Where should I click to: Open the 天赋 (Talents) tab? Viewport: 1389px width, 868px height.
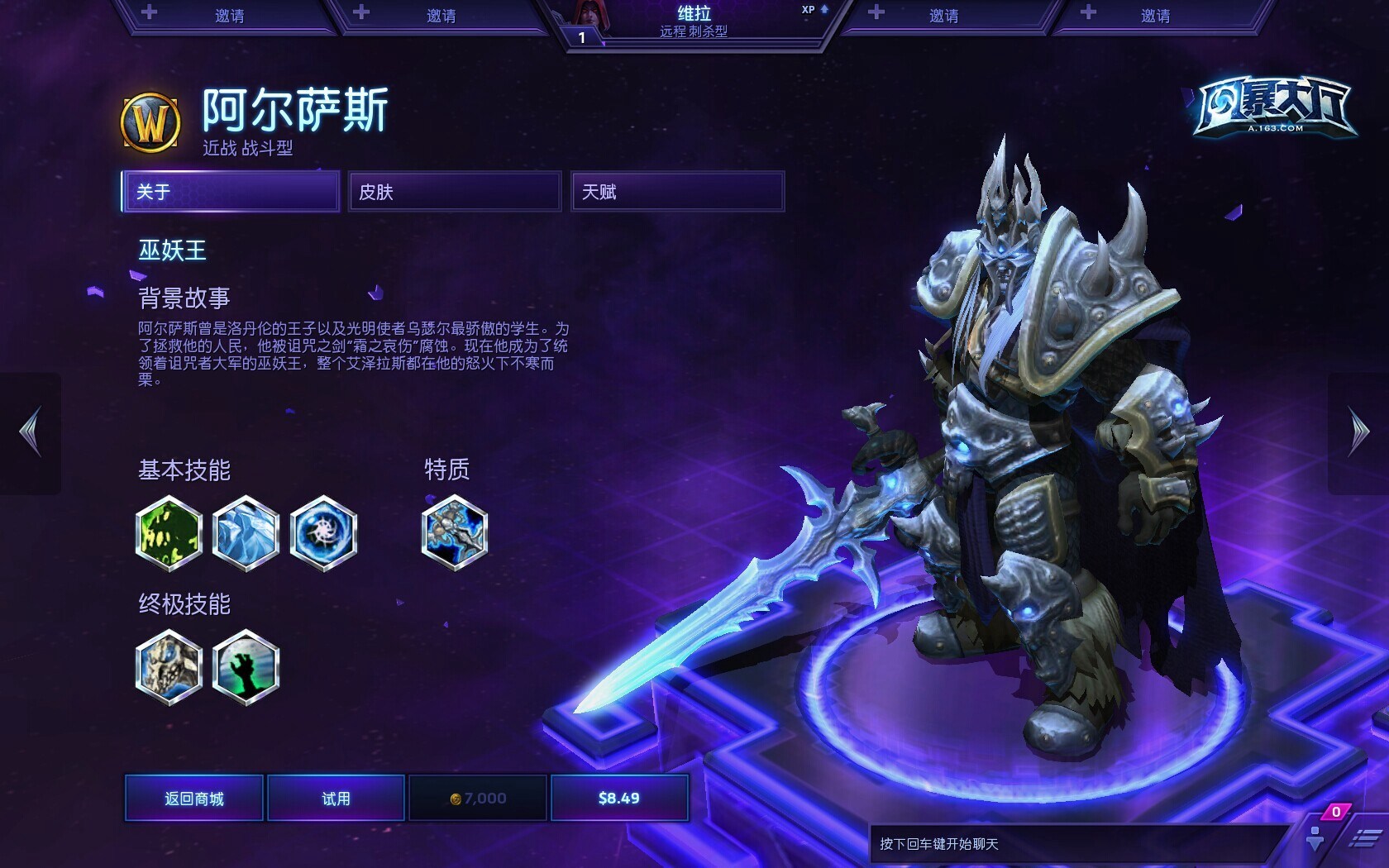point(677,192)
